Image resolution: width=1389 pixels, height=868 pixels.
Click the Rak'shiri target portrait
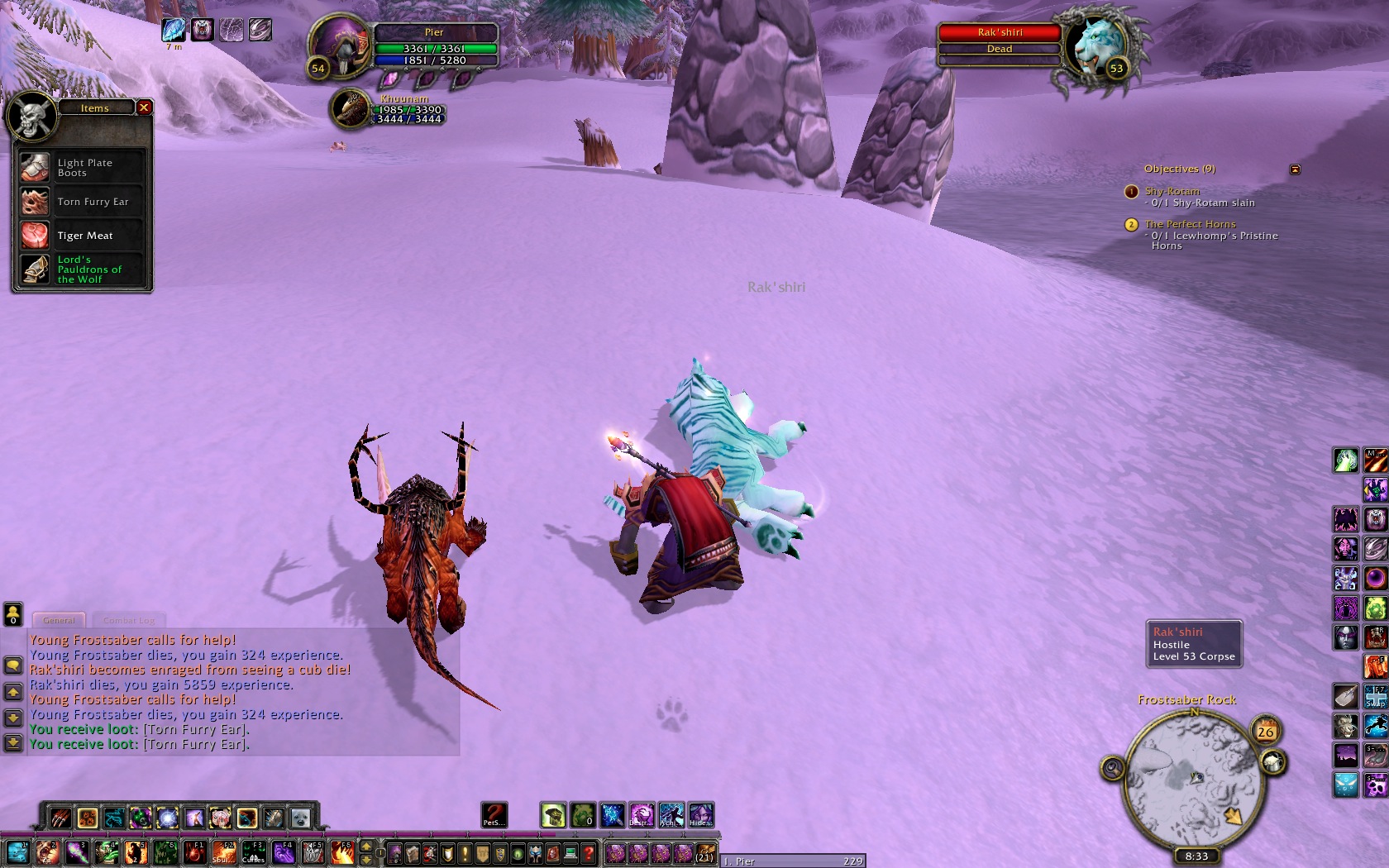click(x=1097, y=46)
